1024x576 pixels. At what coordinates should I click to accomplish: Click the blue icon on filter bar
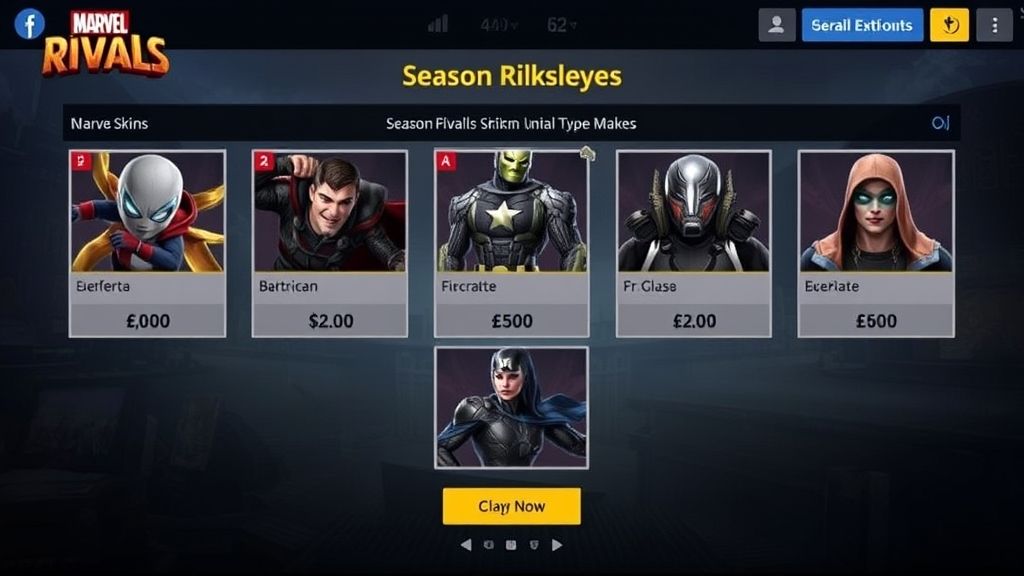pyautogui.click(x=939, y=123)
